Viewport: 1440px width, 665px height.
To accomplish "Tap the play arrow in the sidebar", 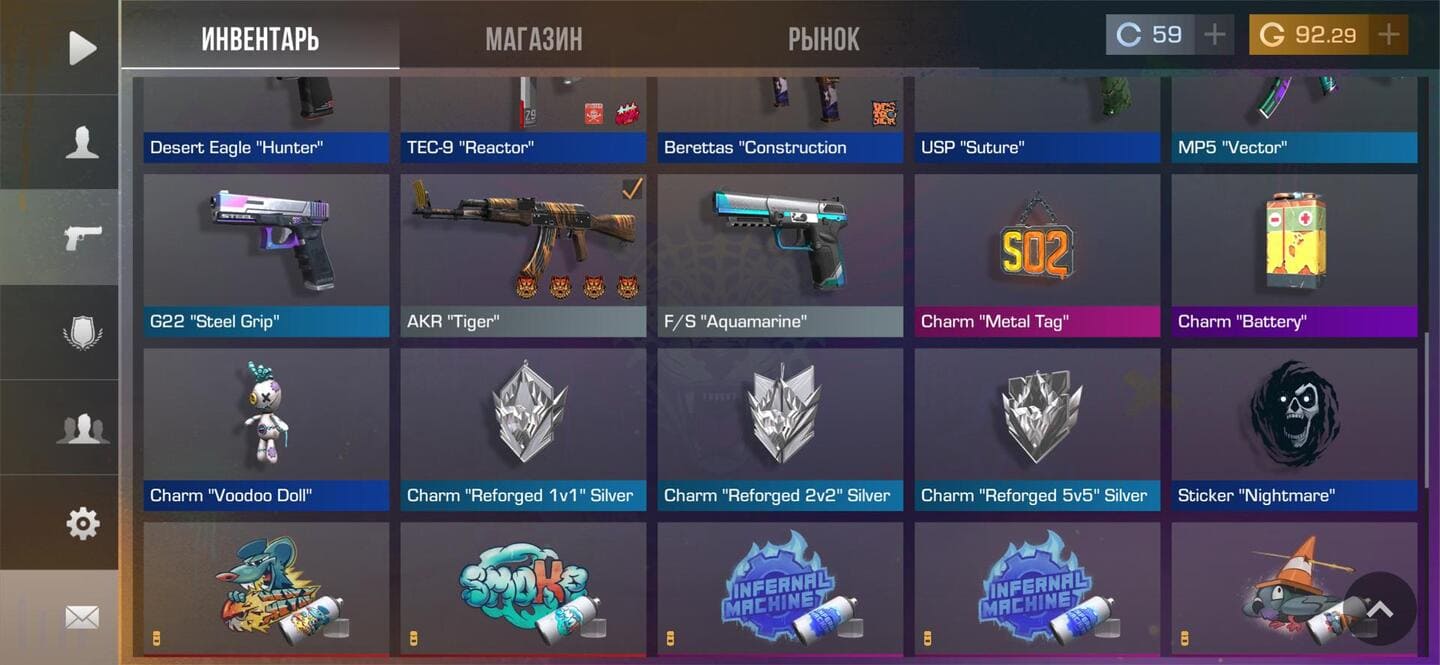I will 82,48.
